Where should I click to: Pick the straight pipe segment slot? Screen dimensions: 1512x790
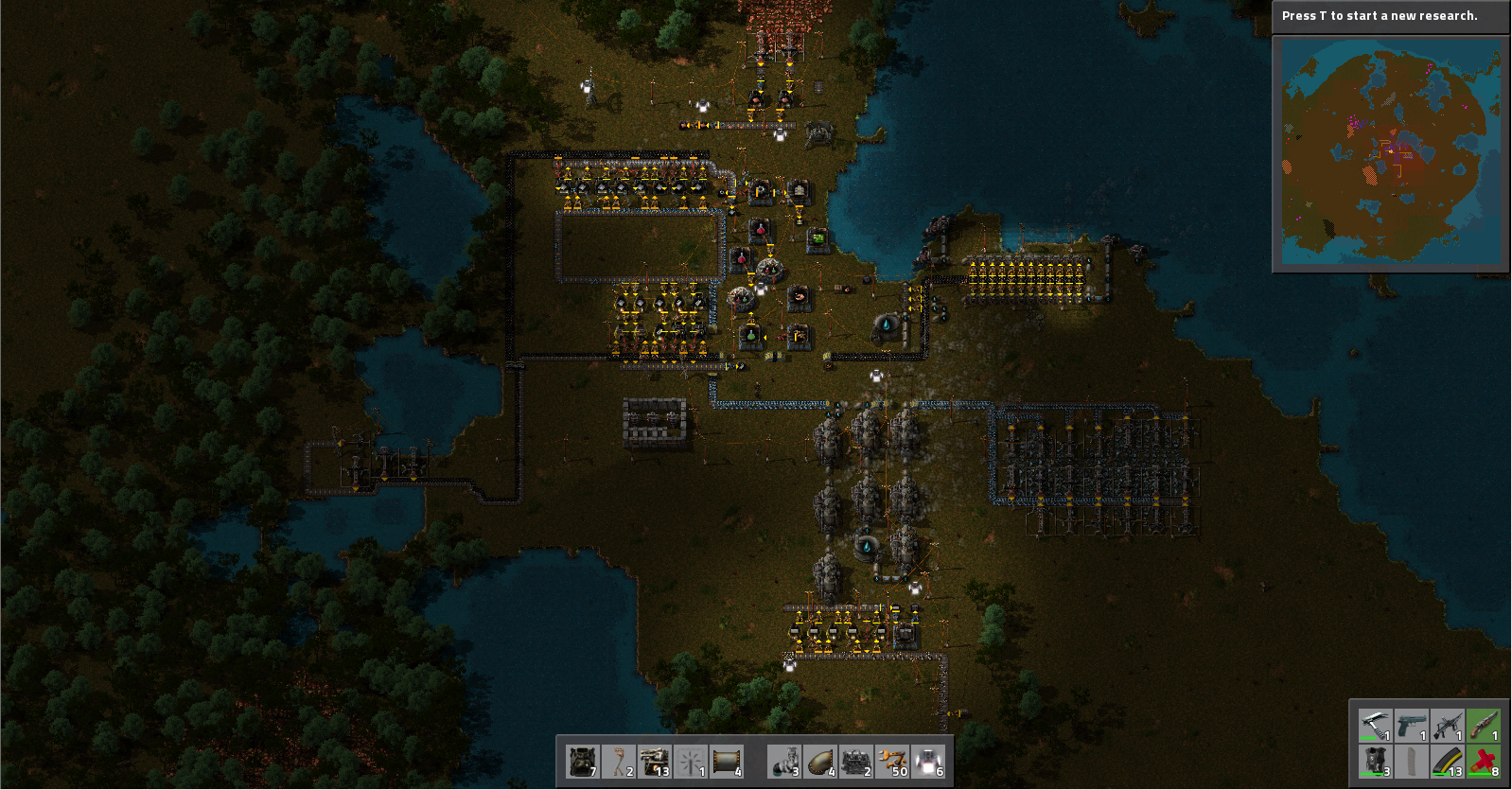click(x=727, y=761)
